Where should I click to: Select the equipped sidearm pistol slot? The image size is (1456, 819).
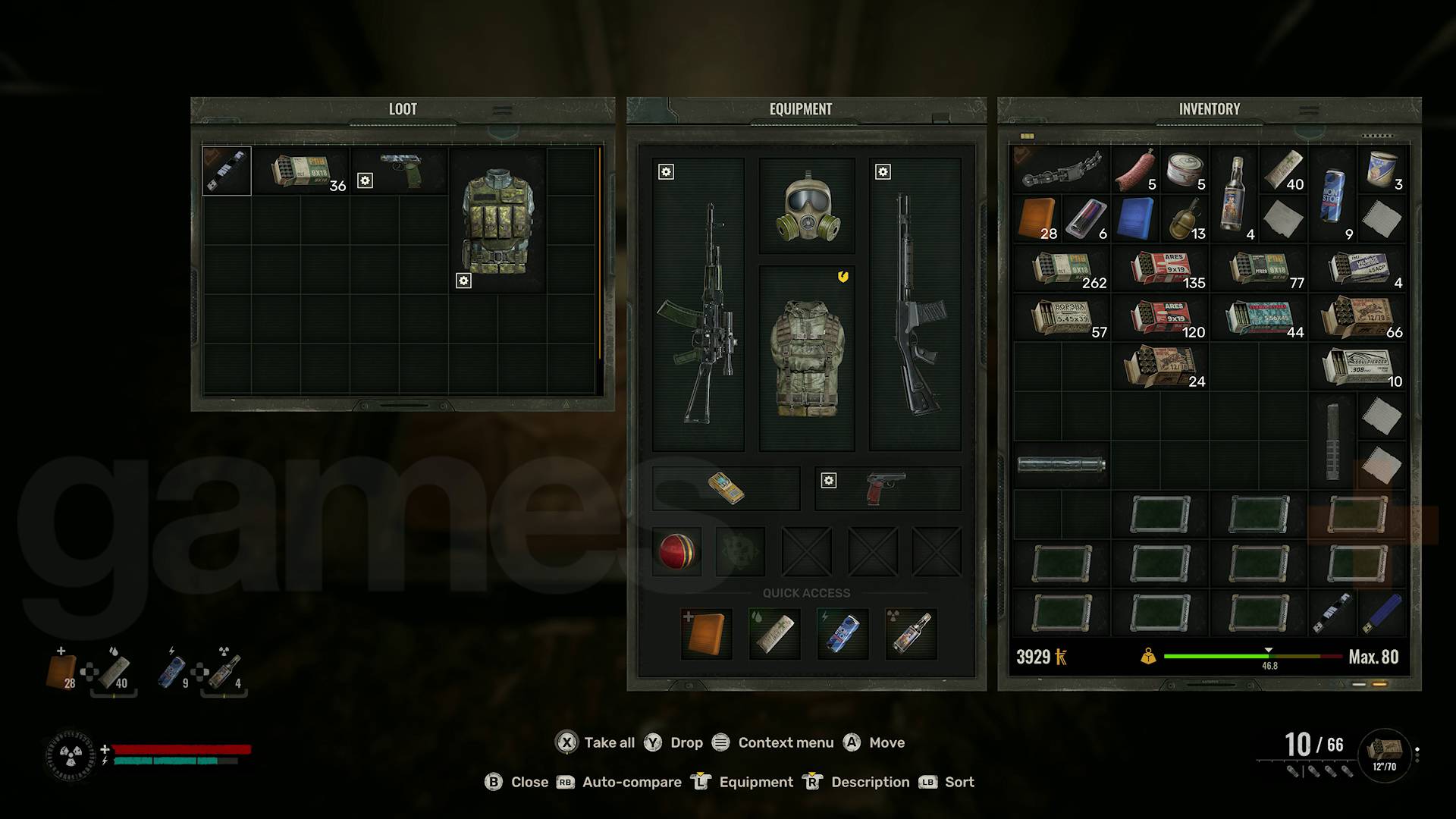tap(887, 488)
